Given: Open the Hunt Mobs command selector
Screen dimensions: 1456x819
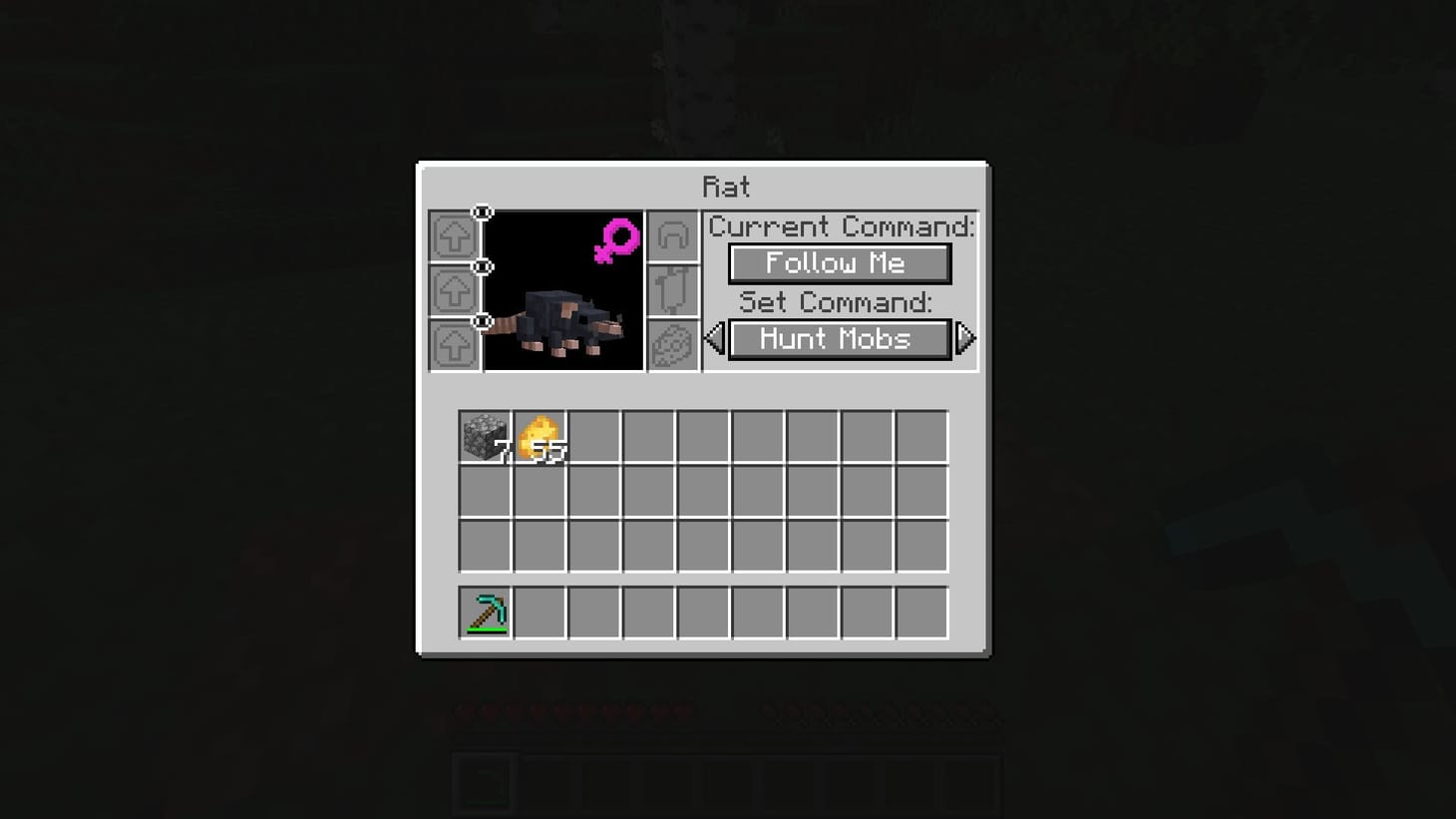Looking at the screenshot, I should point(839,339).
